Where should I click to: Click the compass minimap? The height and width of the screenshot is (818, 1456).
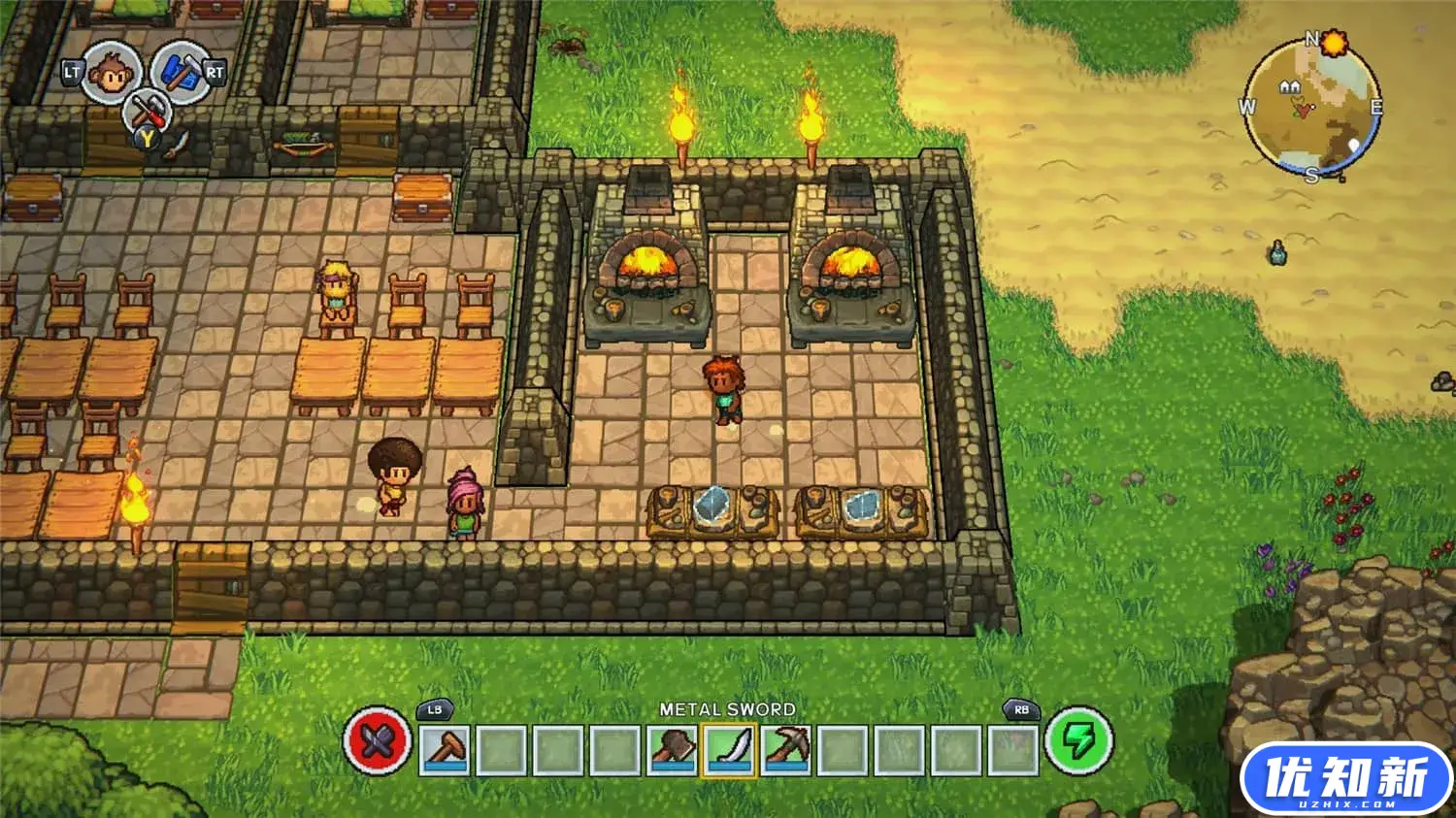click(x=1311, y=106)
